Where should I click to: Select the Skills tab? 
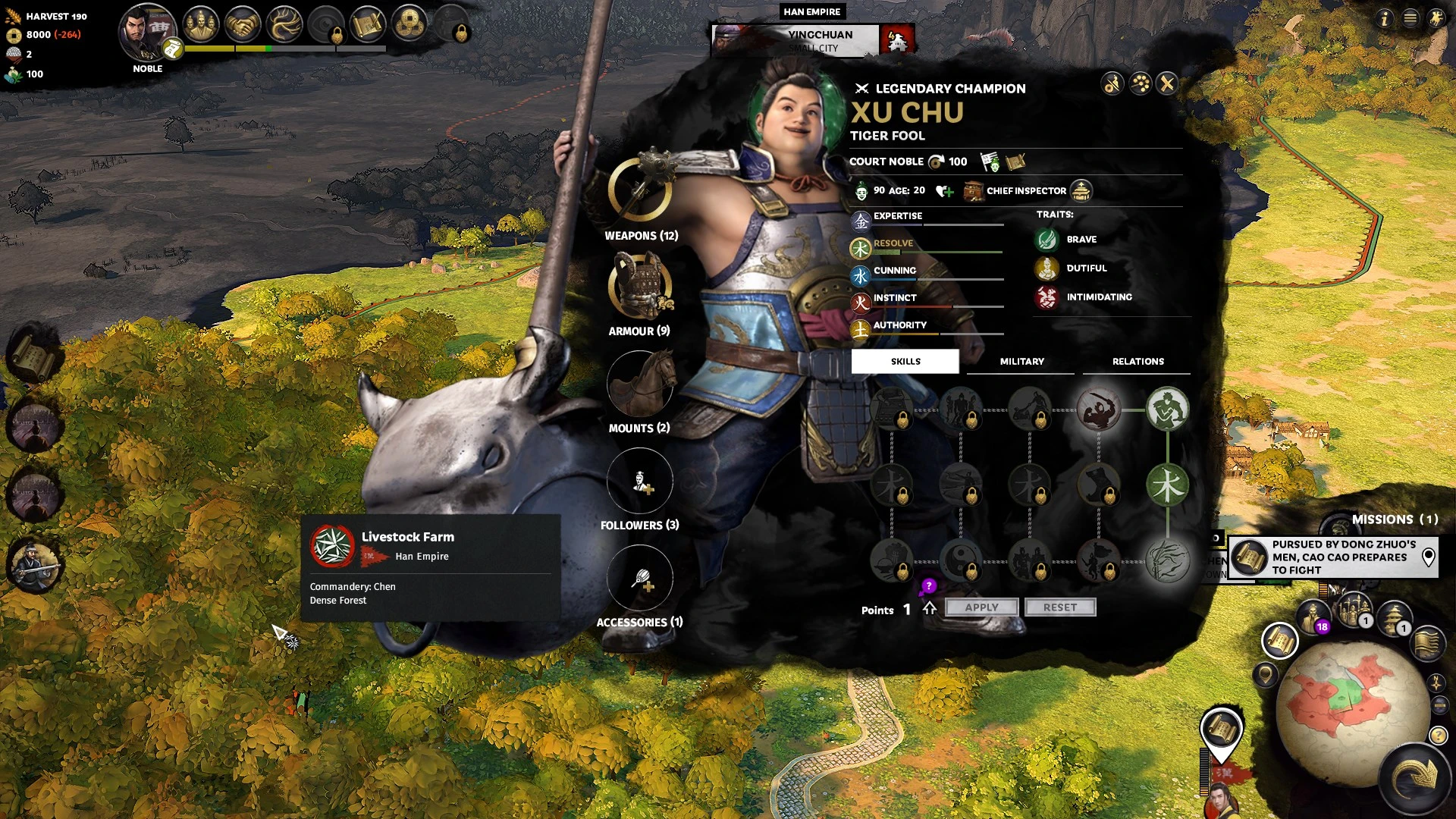pos(905,362)
